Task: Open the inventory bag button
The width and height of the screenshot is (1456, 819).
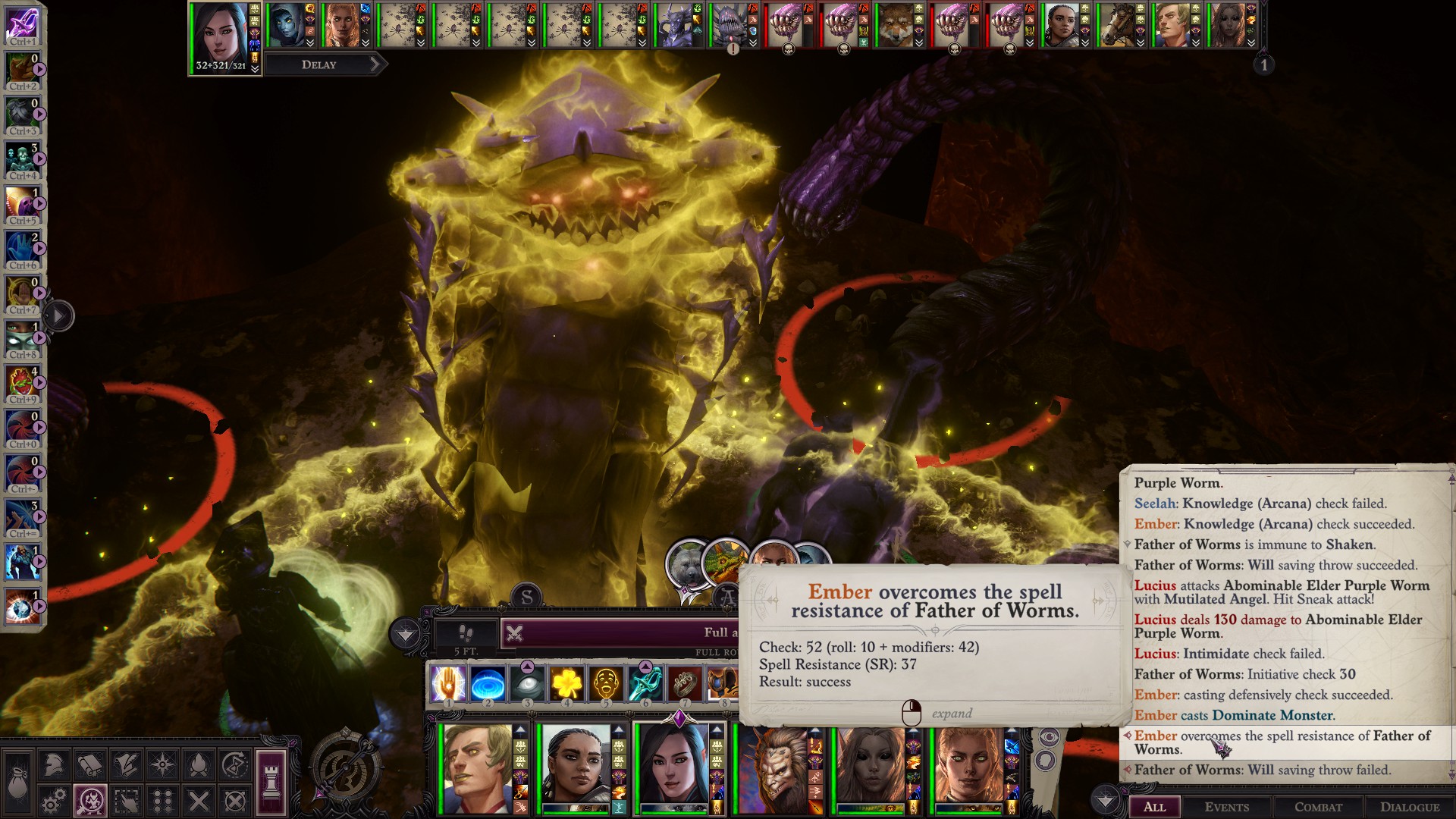Action: 17,783
